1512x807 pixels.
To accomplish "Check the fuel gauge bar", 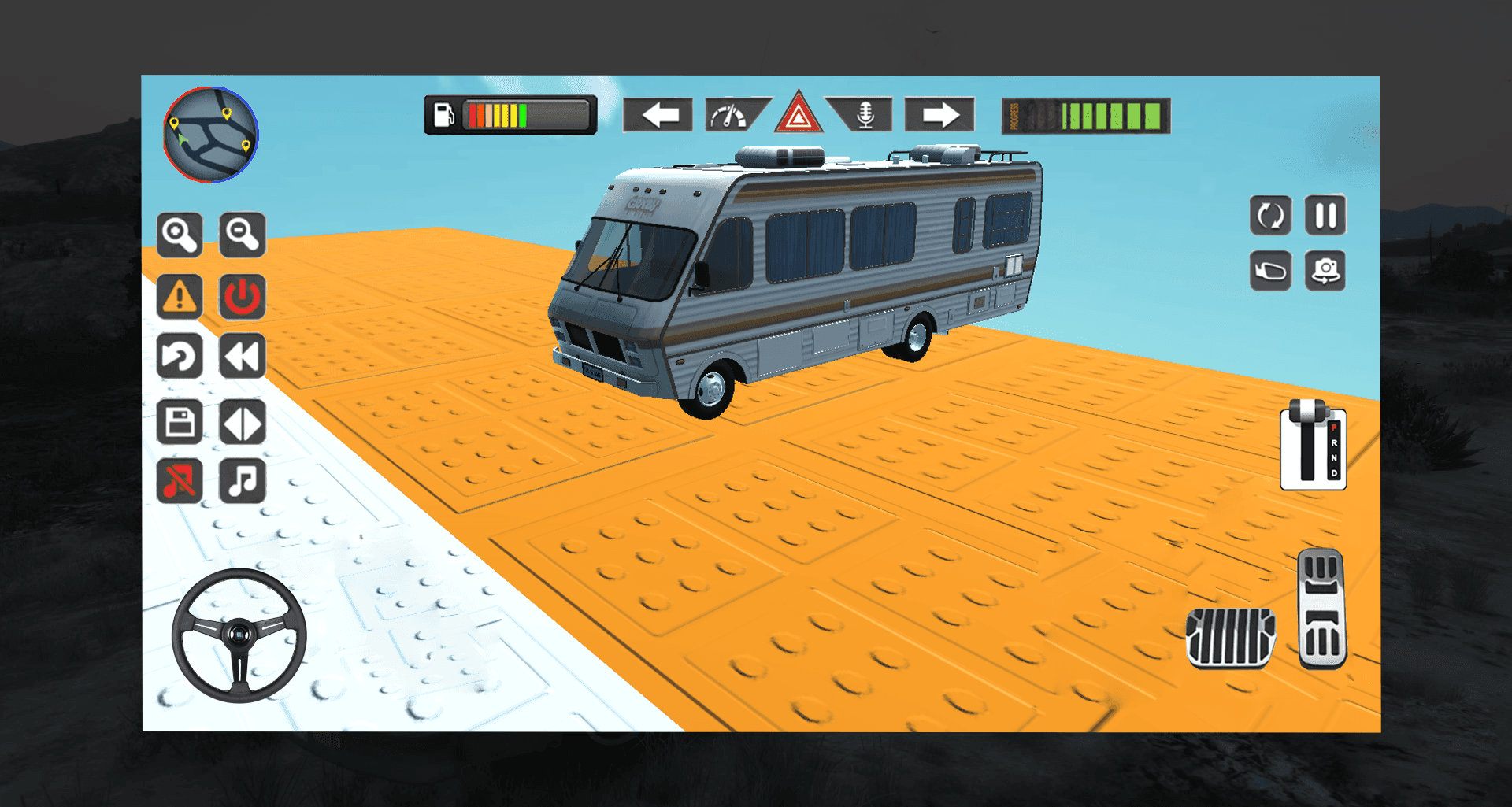I will point(510,115).
